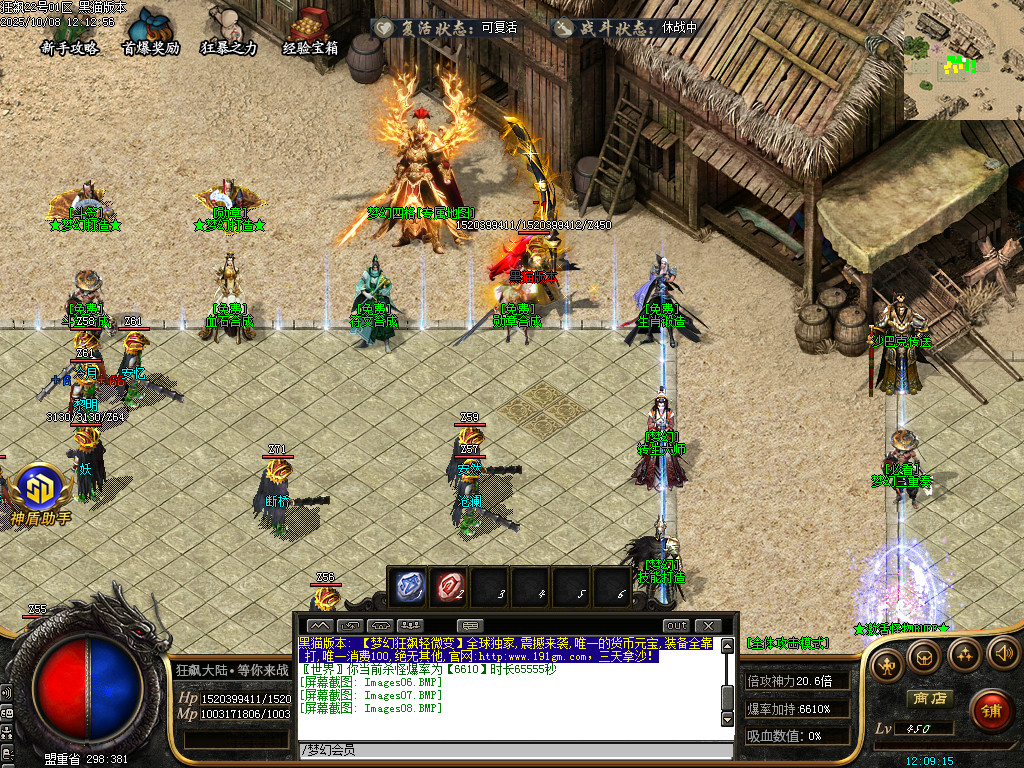The image size is (1024, 768).
Task: Open the skills panel with sparkle icon
Action: pos(964,656)
